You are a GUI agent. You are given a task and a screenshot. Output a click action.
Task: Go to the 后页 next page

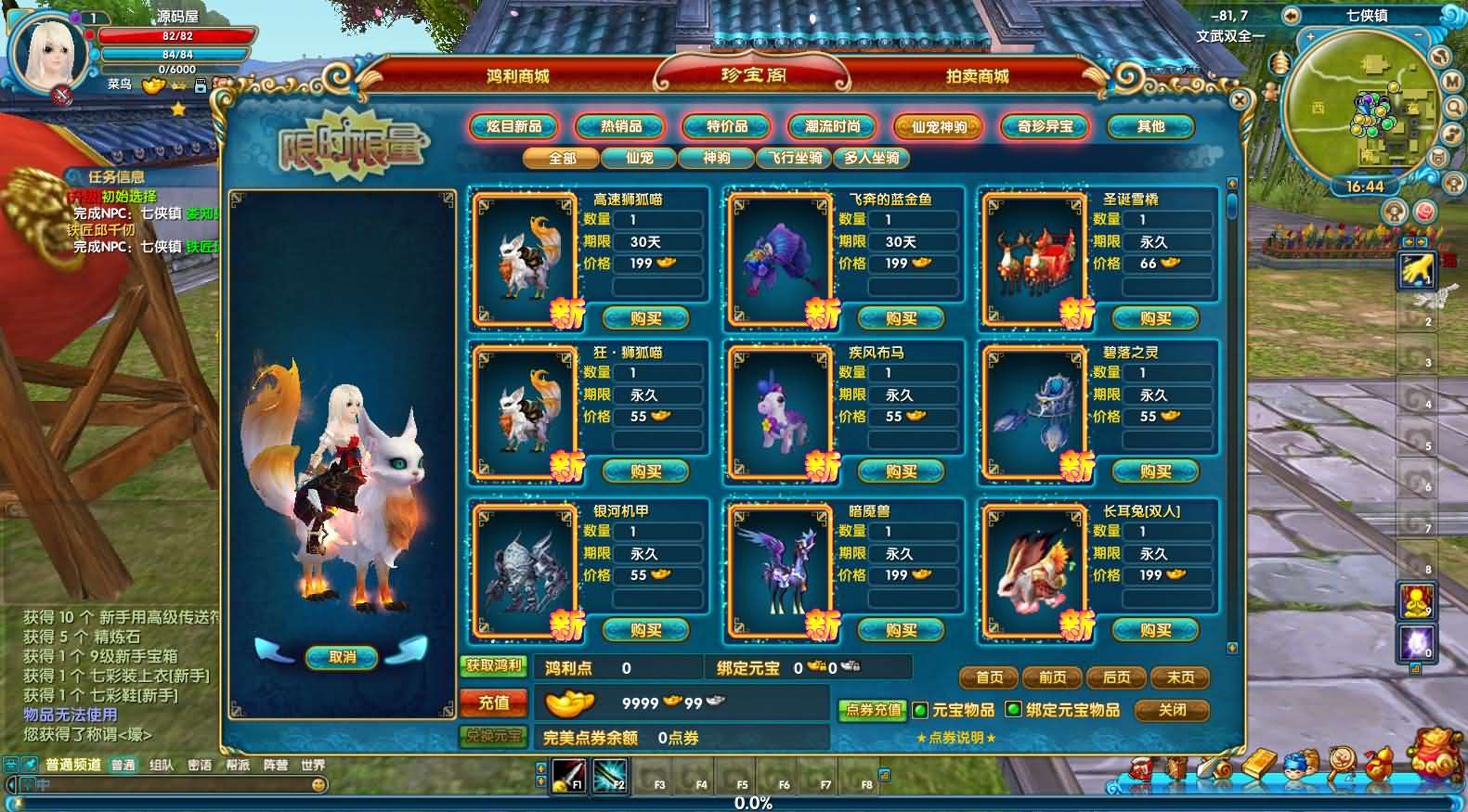pyautogui.click(x=1116, y=677)
